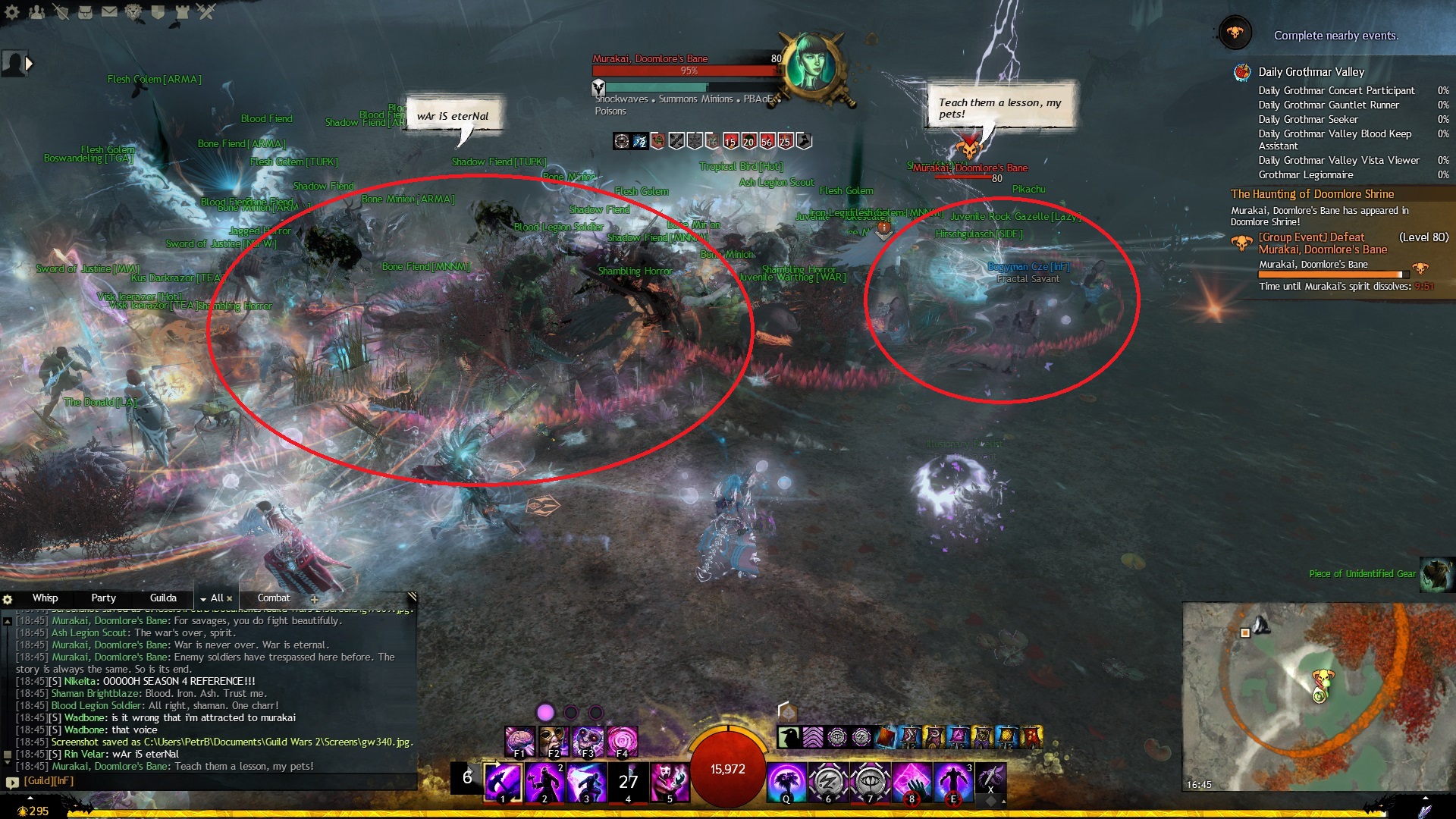
Task: Open the Black Lion lion-head icon
Action: coord(133,12)
